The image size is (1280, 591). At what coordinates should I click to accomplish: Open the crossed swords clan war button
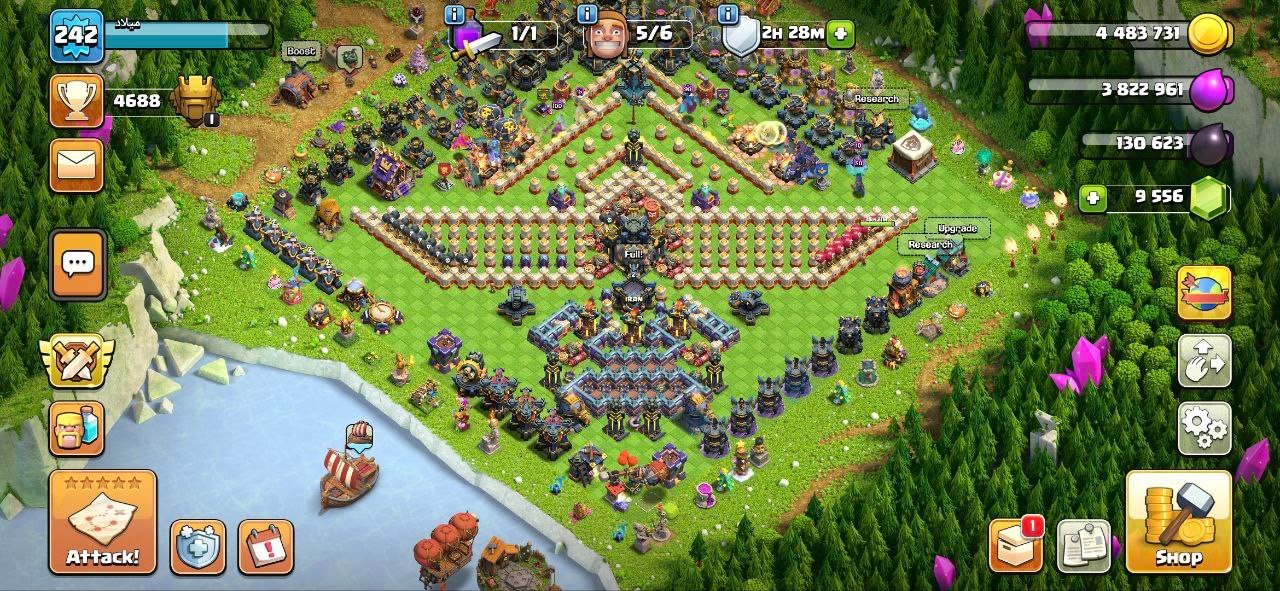click(77, 362)
